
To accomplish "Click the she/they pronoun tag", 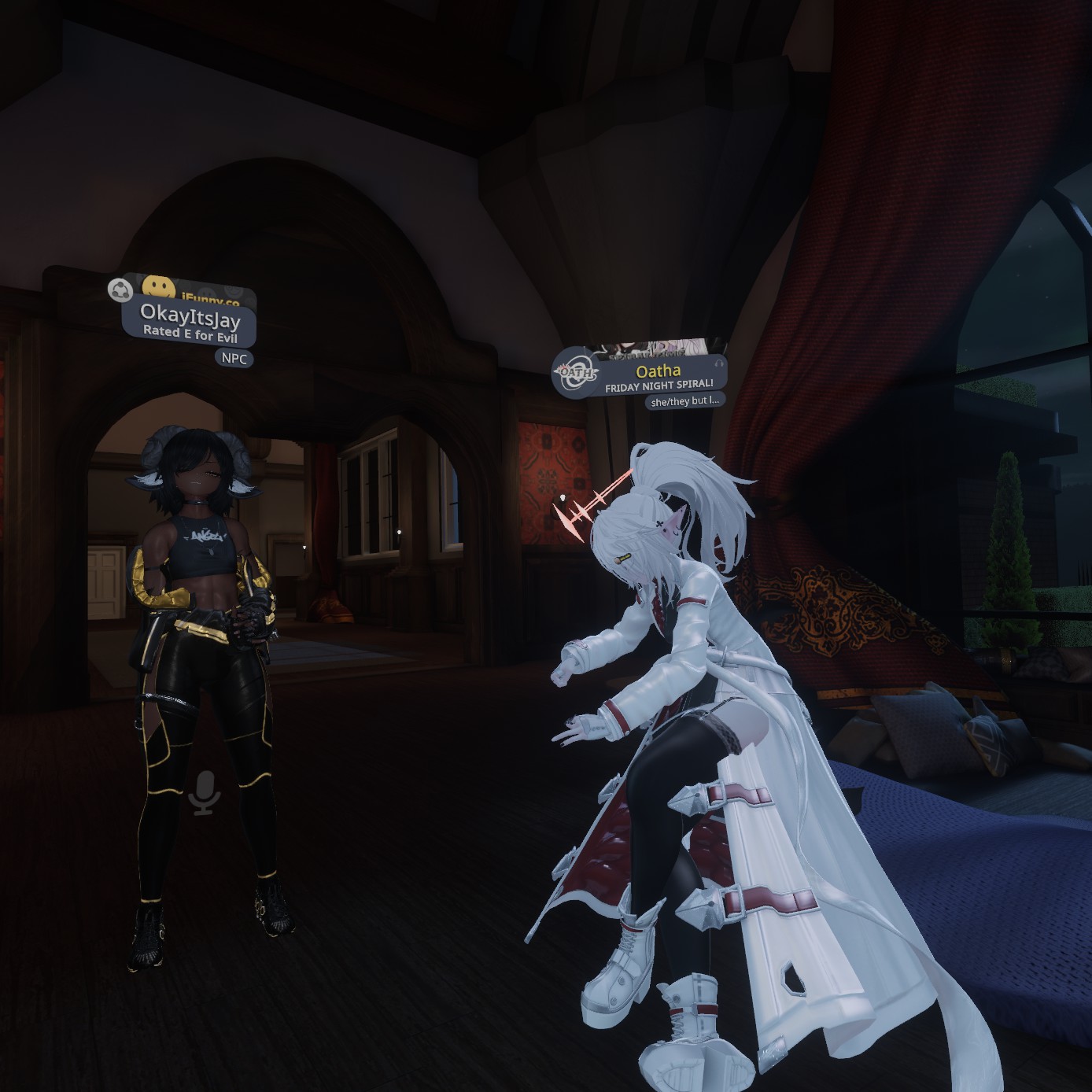I will click(684, 401).
